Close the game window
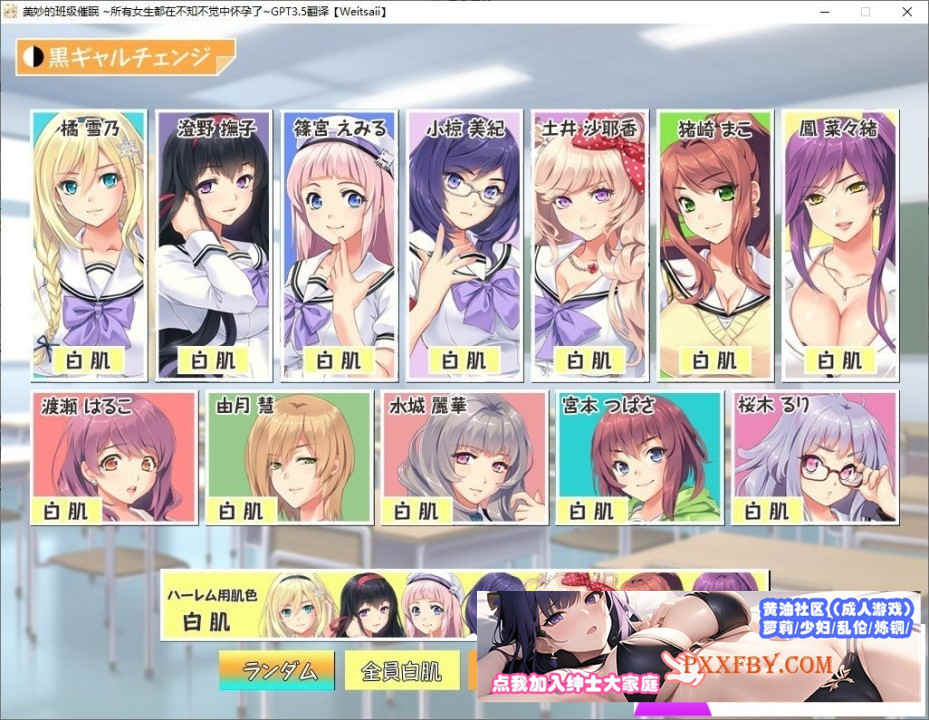The height and width of the screenshot is (720, 929). pyautogui.click(x=906, y=11)
